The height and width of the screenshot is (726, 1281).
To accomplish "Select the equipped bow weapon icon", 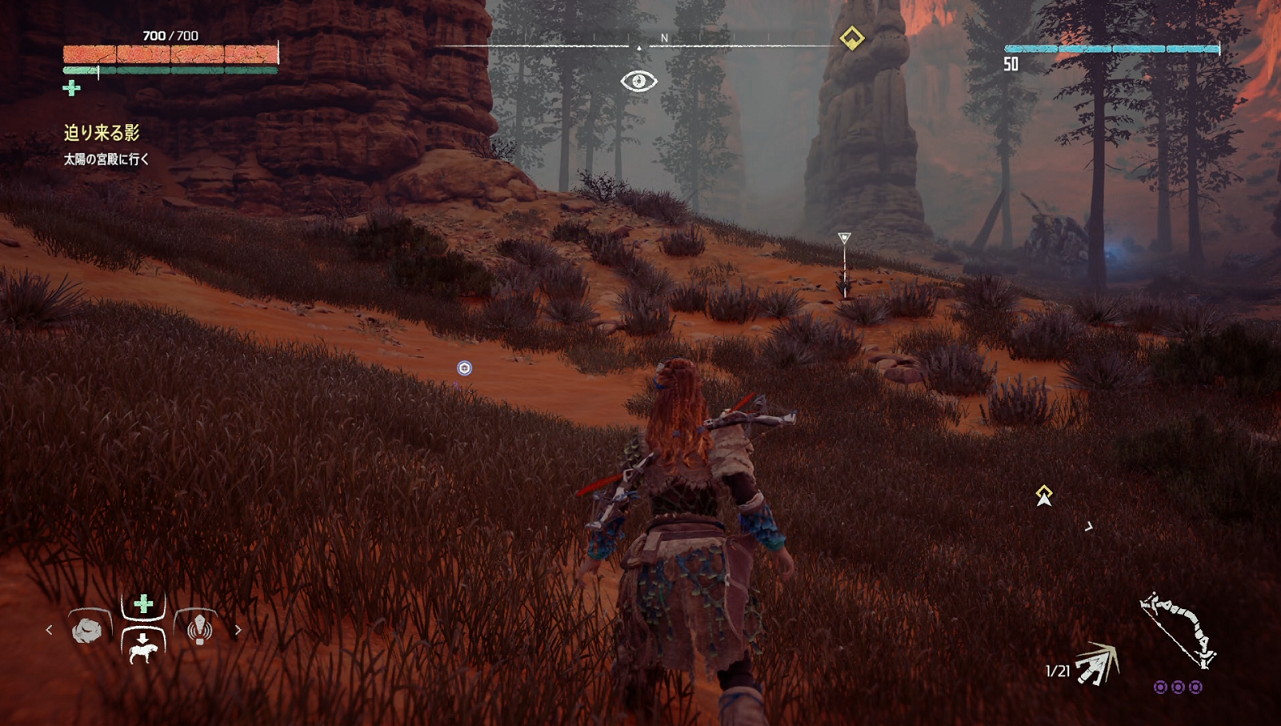I will pyautogui.click(x=1178, y=630).
